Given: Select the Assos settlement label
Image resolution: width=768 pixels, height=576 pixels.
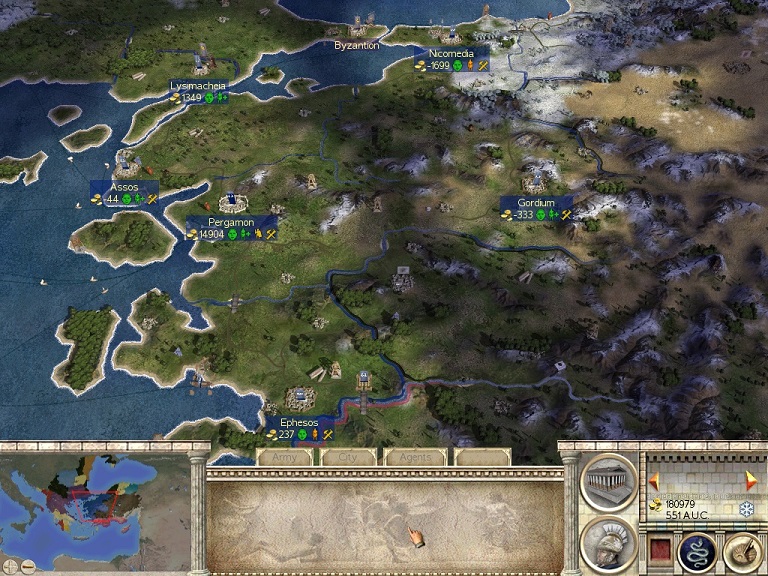Looking at the screenshot, I should [x=124, y=187].
